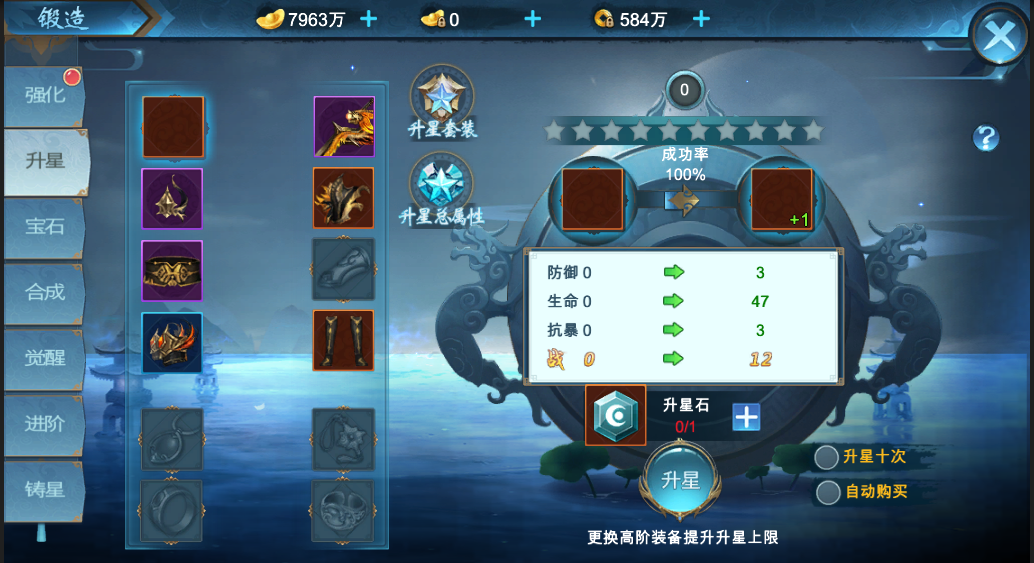This screenshot has width=1034, height=563.
Task: Select the 合成 tab
Action: pos(45,292)
